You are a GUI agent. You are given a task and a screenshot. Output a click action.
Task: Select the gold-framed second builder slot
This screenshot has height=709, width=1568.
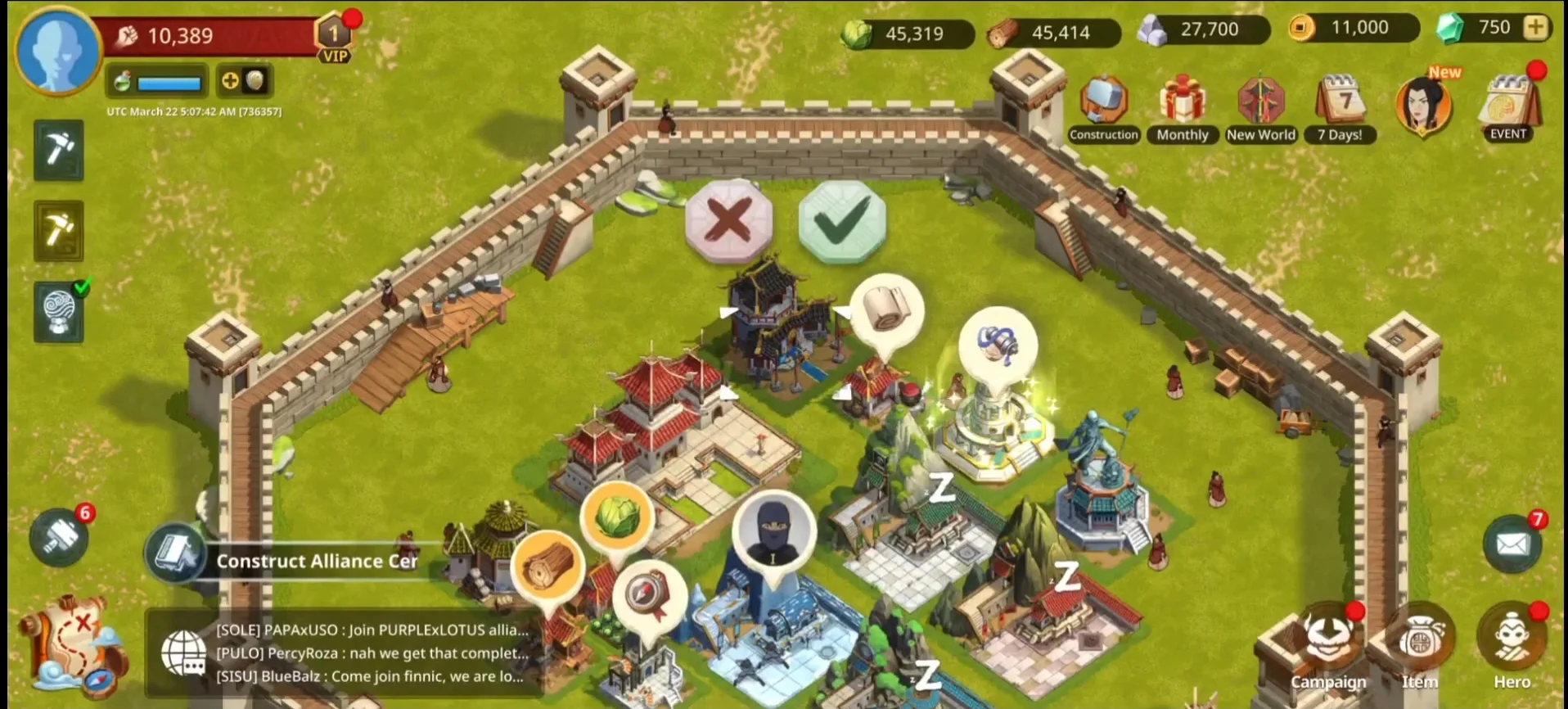(x=58, y=230)
